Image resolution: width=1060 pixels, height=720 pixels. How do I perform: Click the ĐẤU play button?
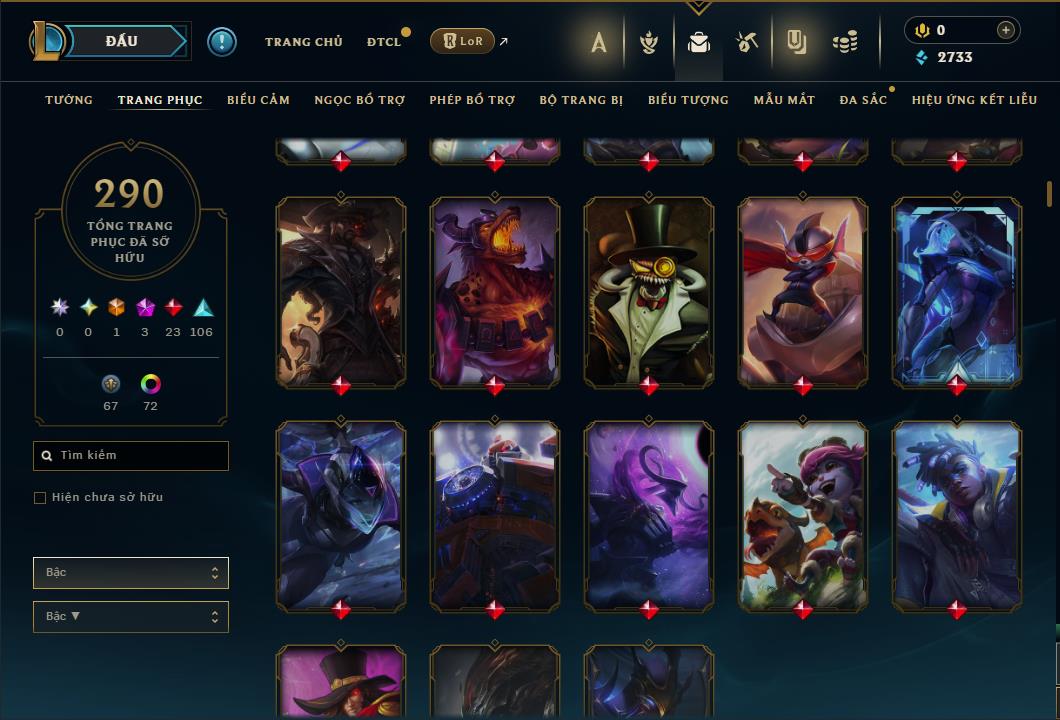point(122,41)
